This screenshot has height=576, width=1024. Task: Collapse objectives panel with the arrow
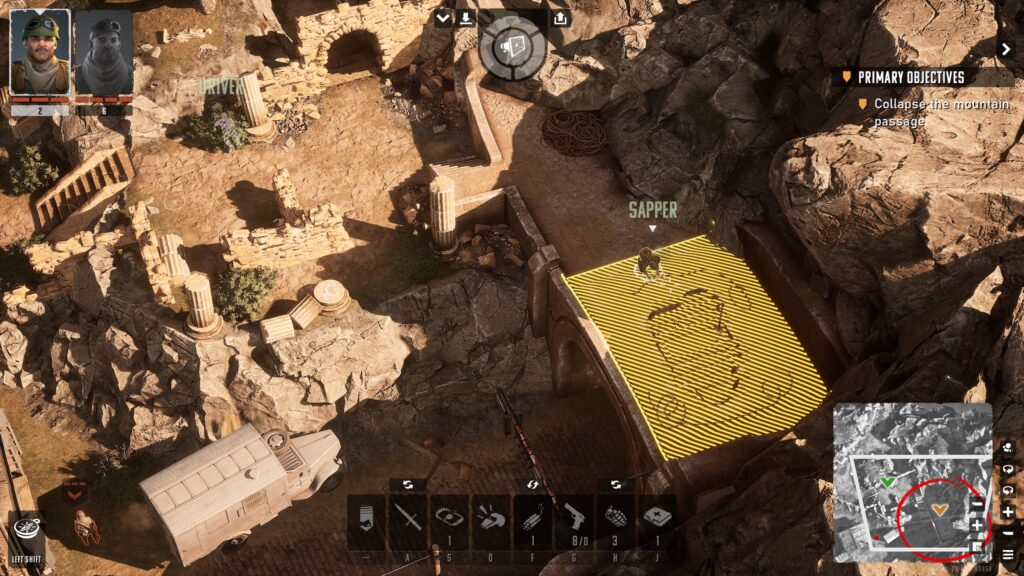pyautogui.click(x=1006, y=48)
